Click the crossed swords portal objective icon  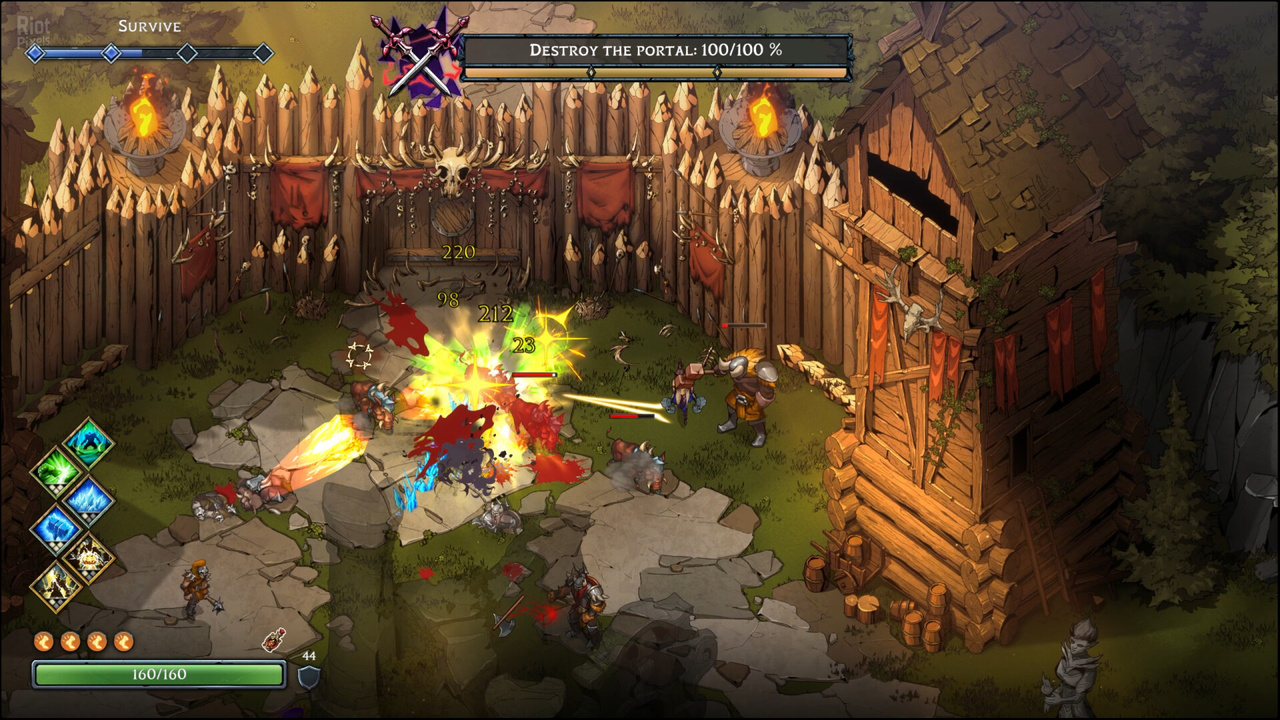(420, 55)
